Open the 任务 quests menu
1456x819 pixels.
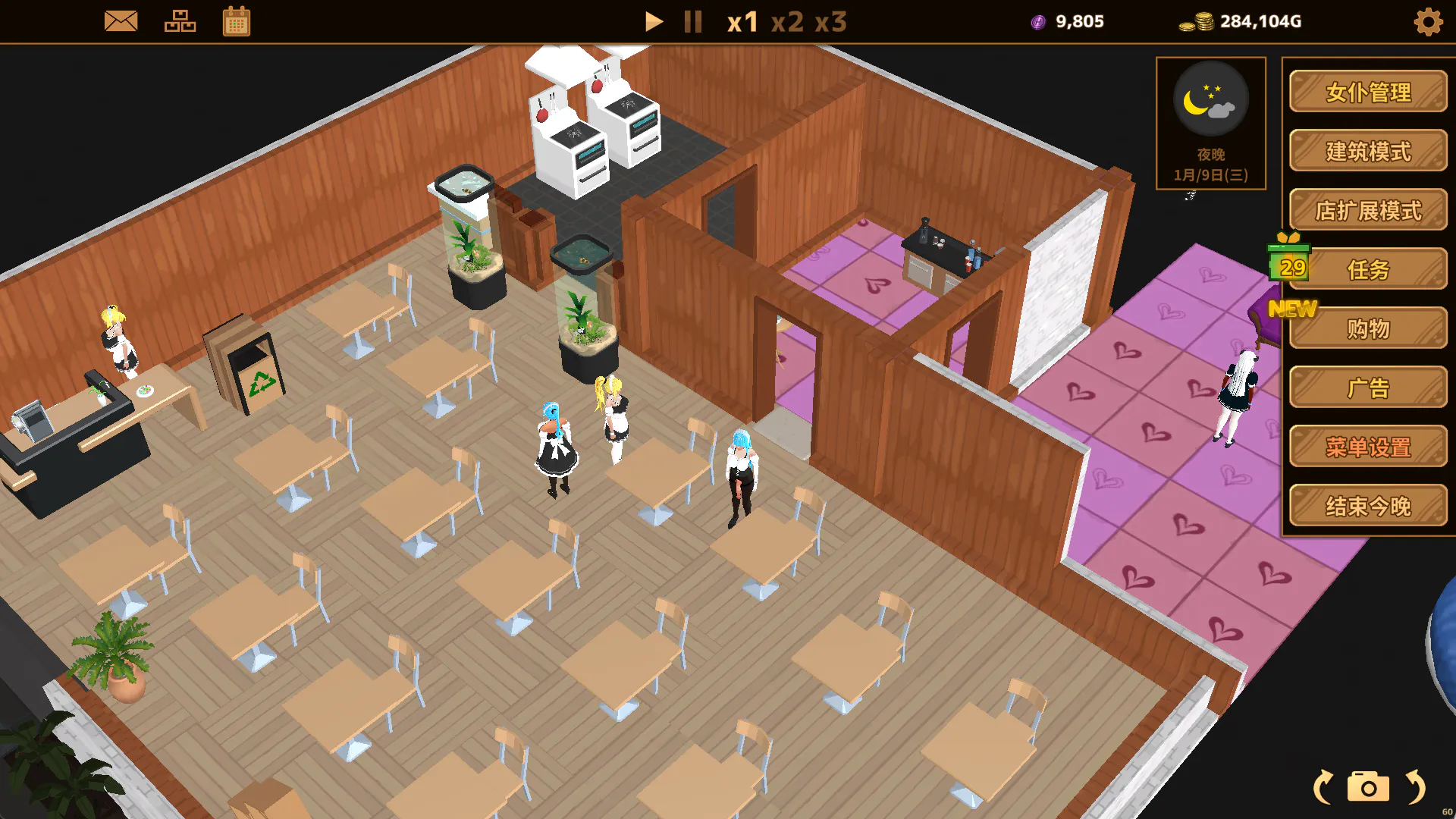point(1368,269)
